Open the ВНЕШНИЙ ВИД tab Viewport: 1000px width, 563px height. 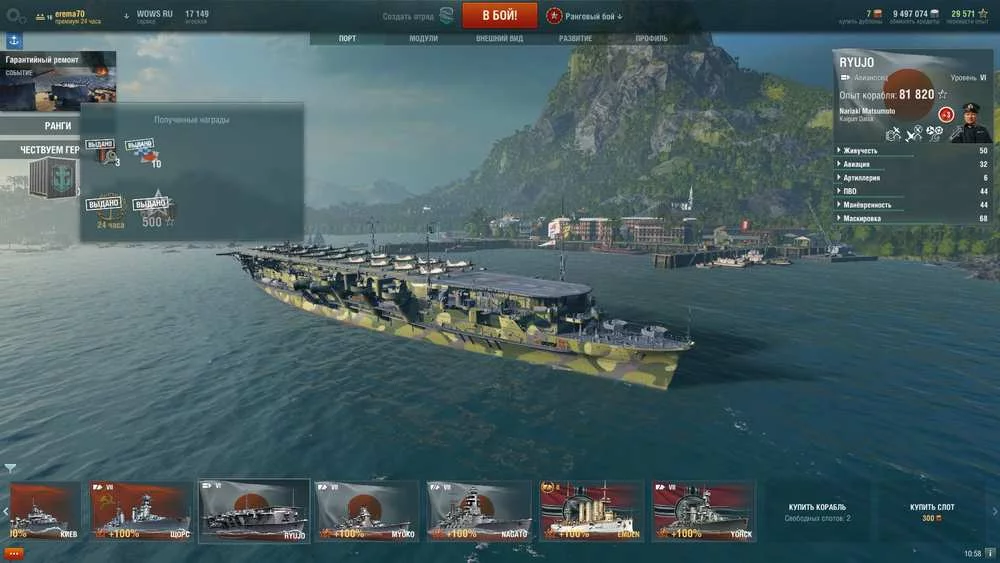[499, 39]
